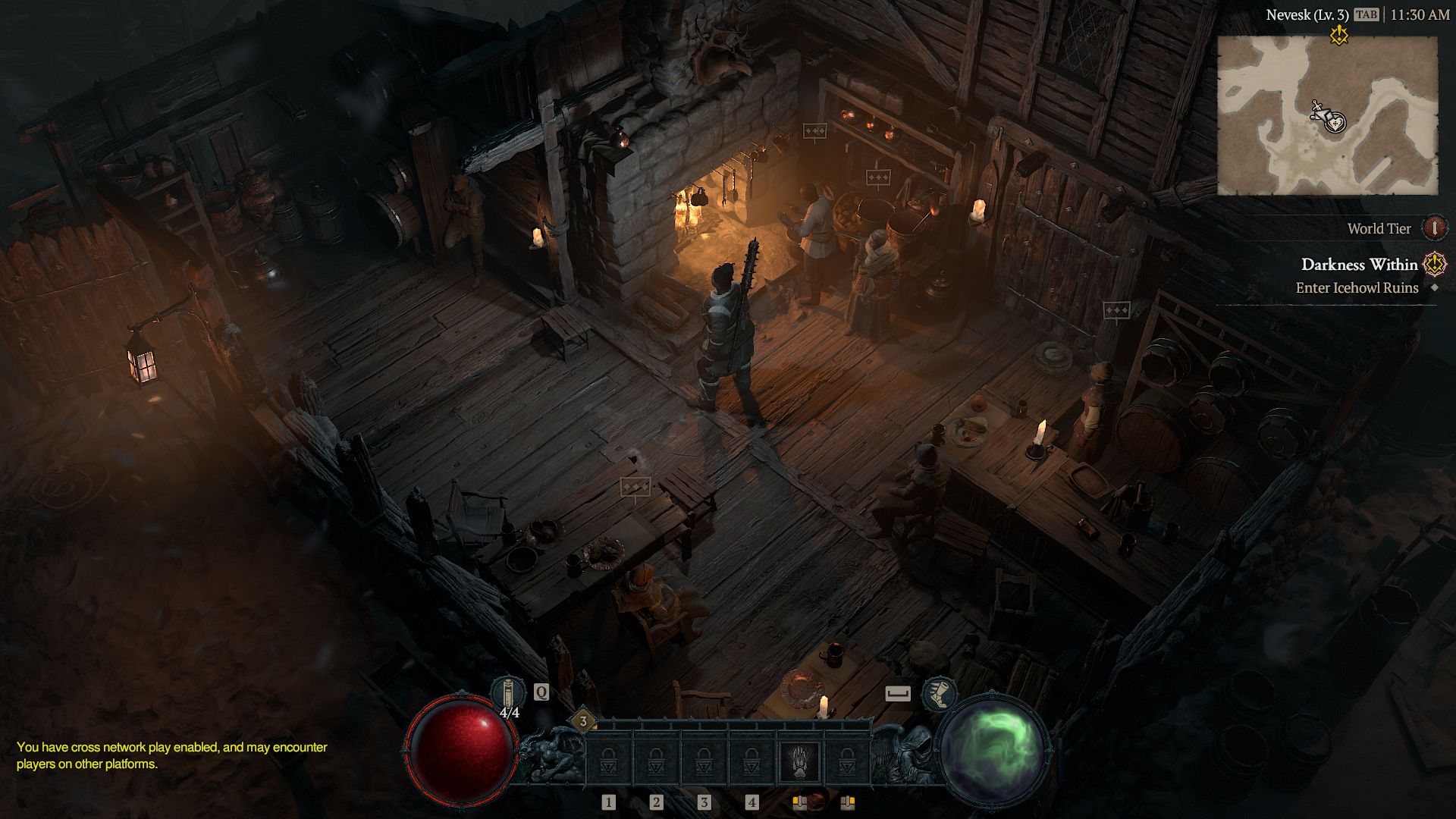Select the Darkness Within quest tracker

1359,265
